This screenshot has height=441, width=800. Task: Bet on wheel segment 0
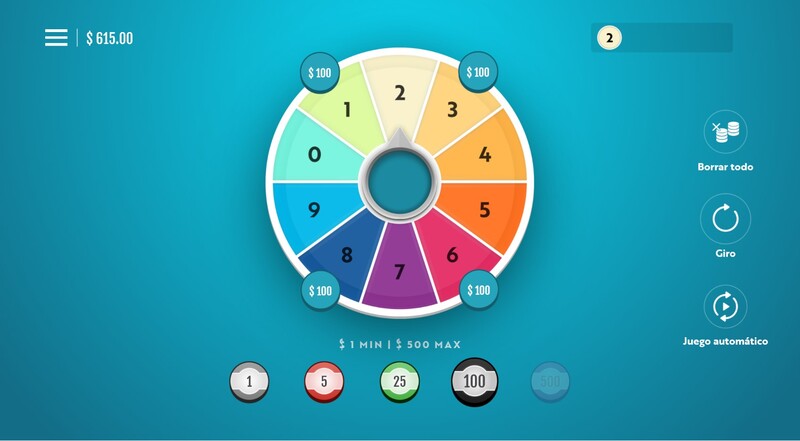[314, 154]
